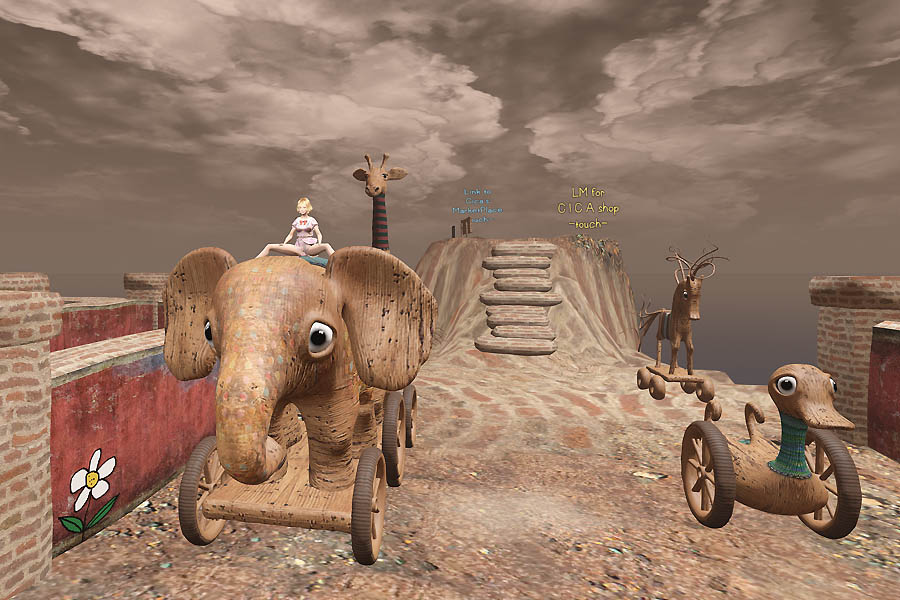This screenshot has height=600, width=900.
Task: Open the Cica's Marketplace link text
Action: 478,206
